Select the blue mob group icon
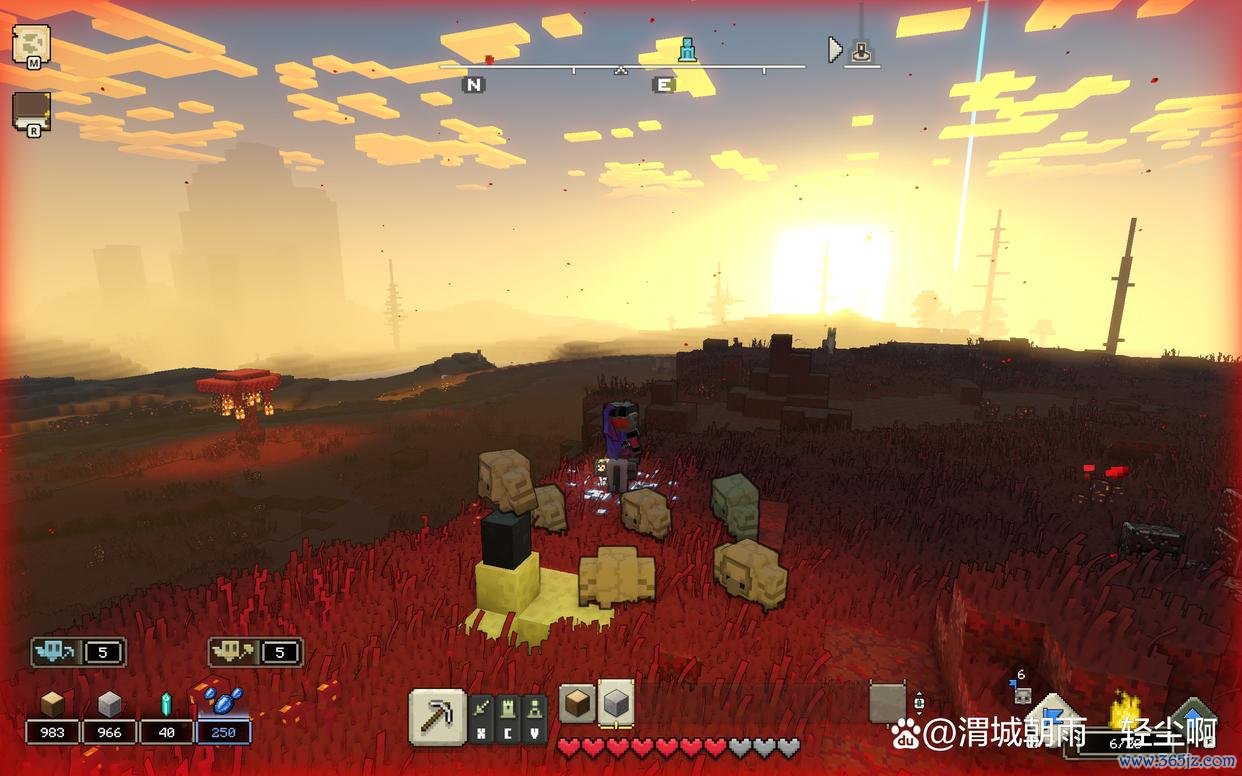1242x776 pixels. click(56, 652)
